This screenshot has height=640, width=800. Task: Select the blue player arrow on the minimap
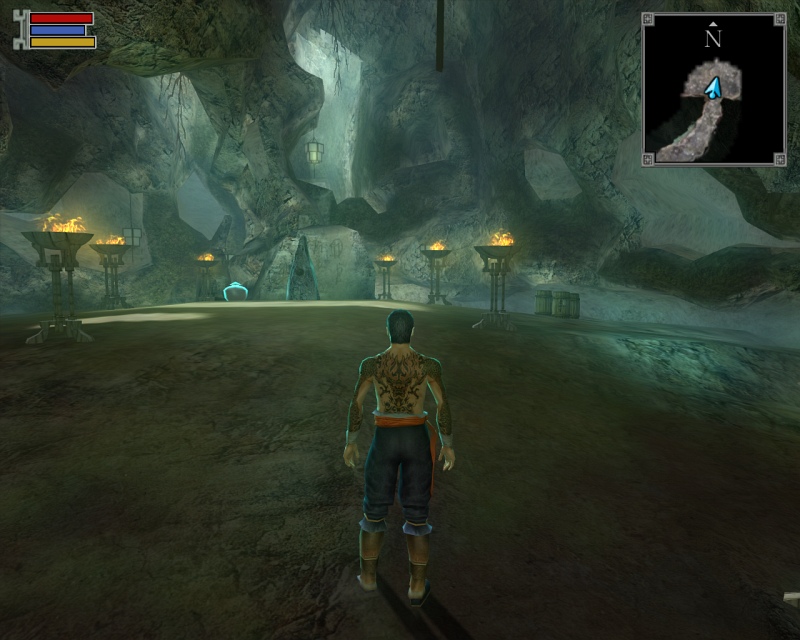click(x=713, y=90)
